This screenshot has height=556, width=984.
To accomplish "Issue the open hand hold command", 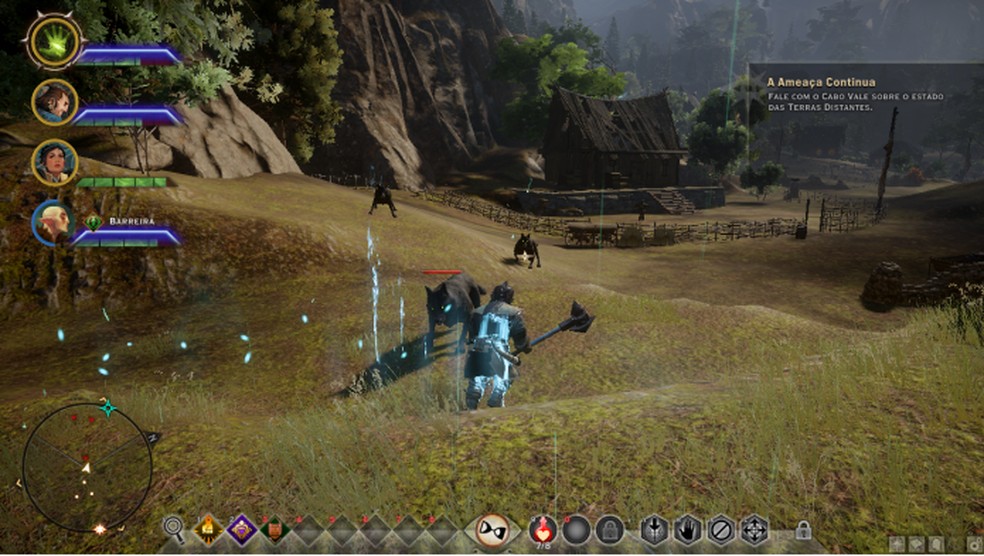I will 687,529.
